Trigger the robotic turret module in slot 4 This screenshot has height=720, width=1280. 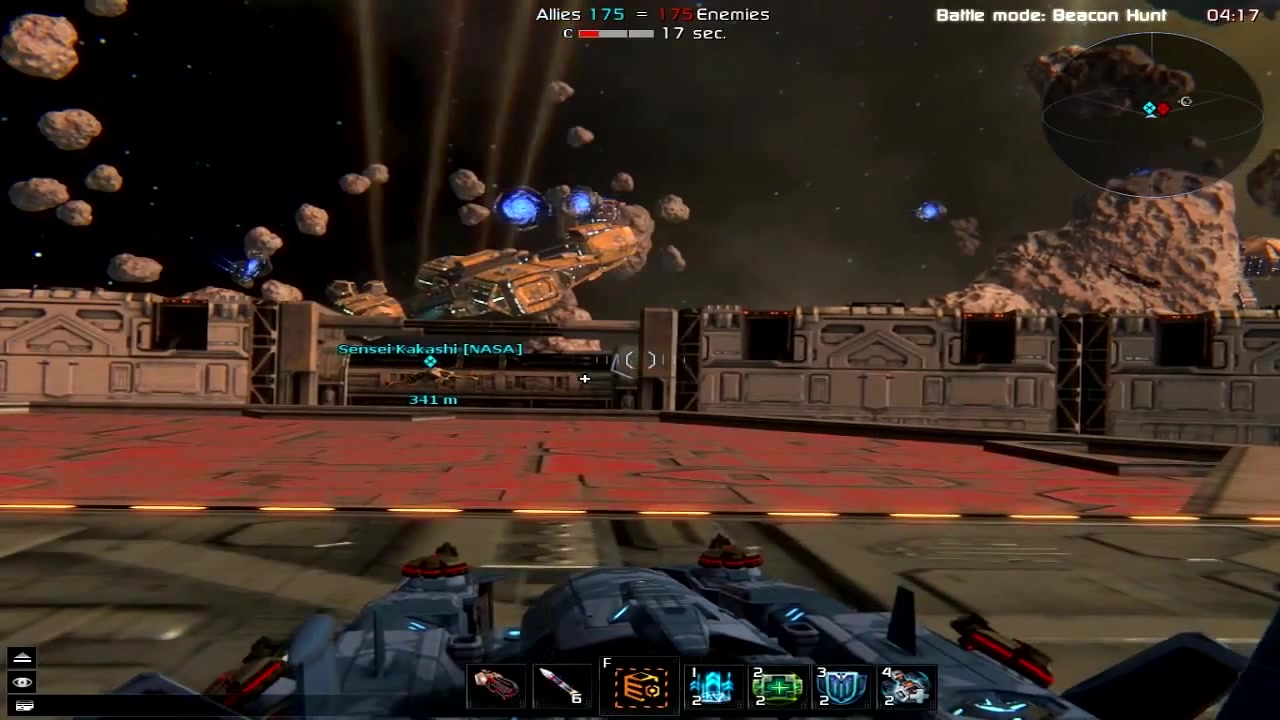[x=906, y=688]
